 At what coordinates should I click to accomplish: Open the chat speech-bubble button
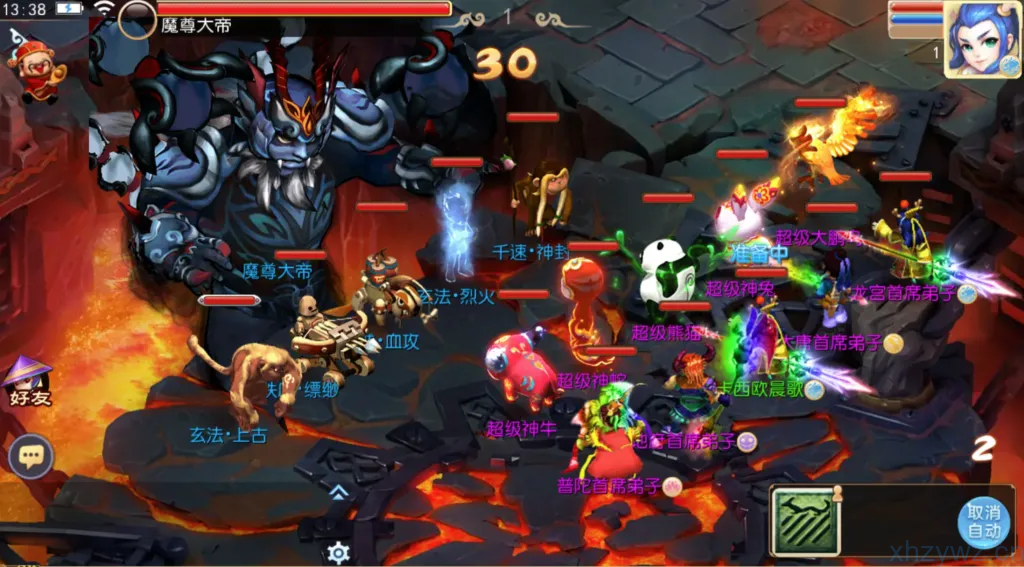(x=31, y=458)
